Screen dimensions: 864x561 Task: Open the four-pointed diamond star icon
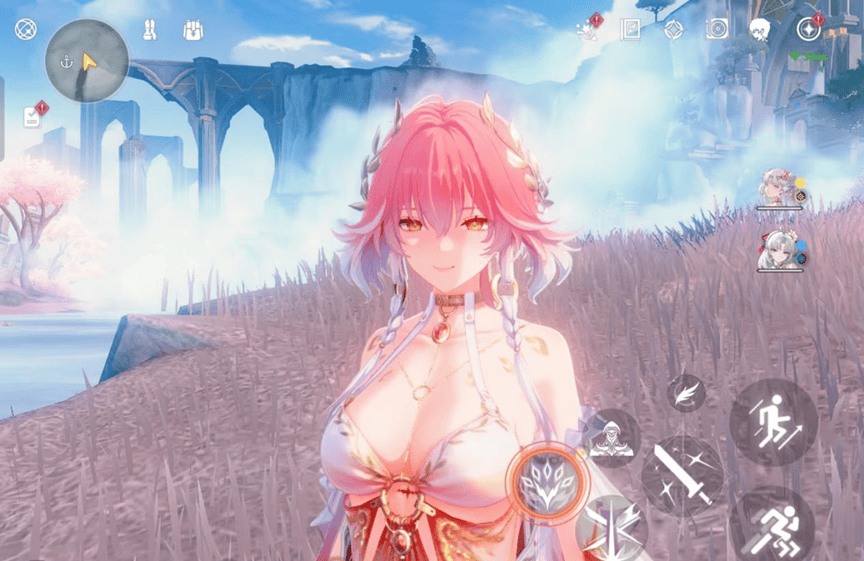click(x=673, y=29)
